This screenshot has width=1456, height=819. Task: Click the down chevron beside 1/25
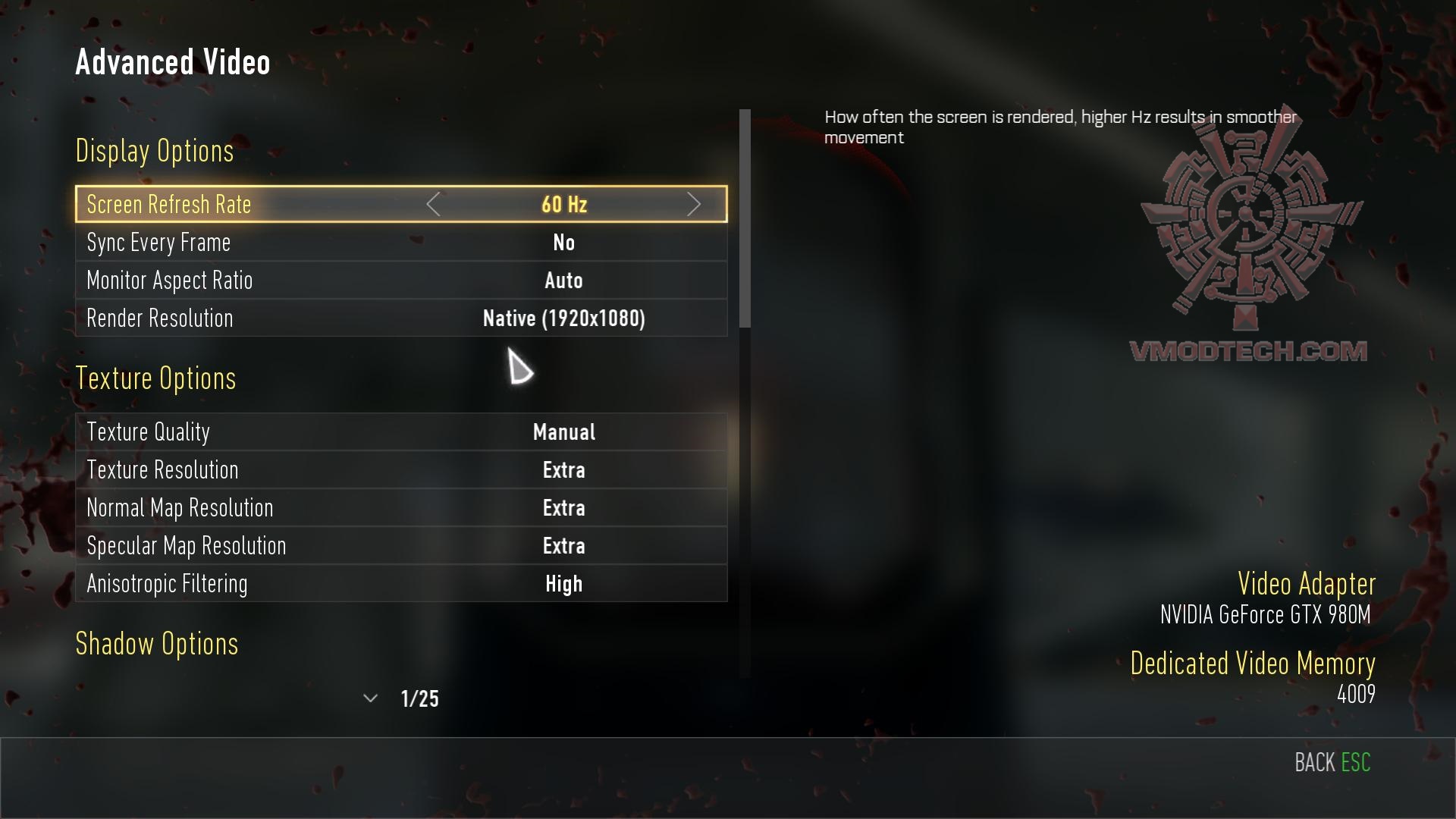click(370, 698)
